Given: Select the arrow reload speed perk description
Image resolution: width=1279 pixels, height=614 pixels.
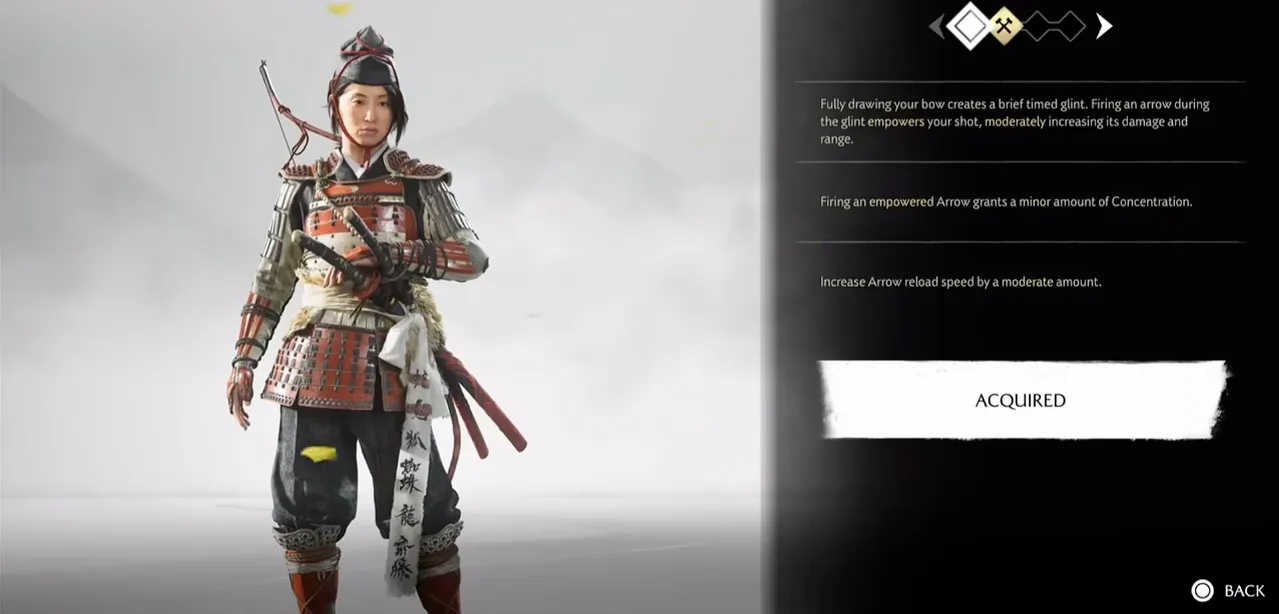Looking at the screenshot, I should pyautogui.click(x=960, y=282).
